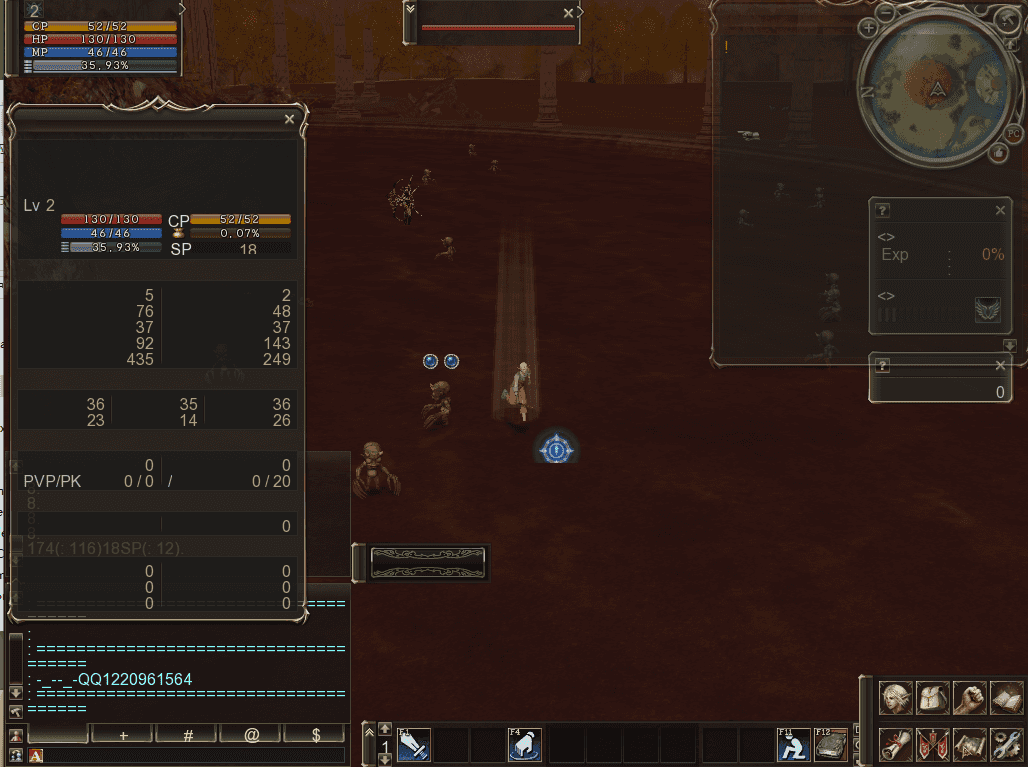Activate the pick-up hand action in F4
This screenshot has width=1028, height=767.
tap(525, 745)
